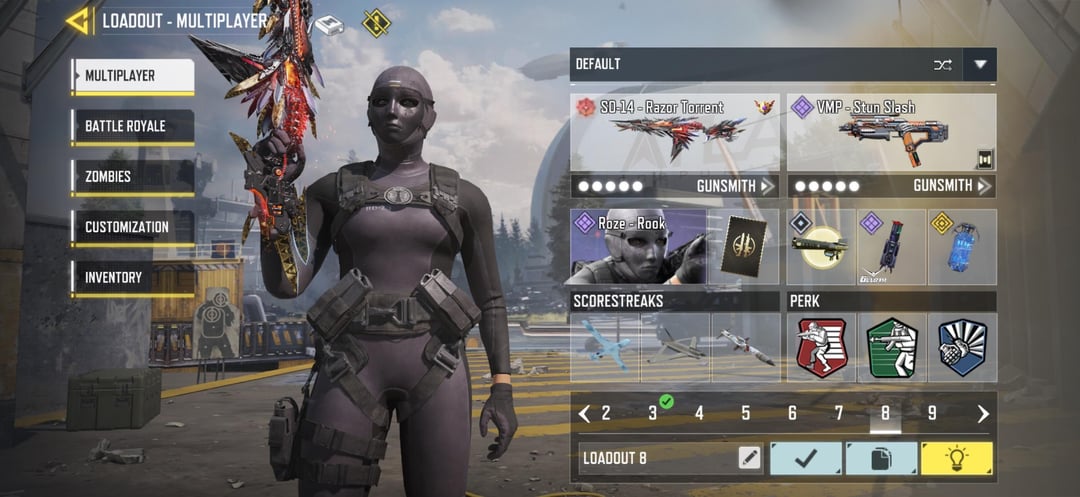The image size is (1080, 497).
Task: Select the SO-14 Razor Torrent primary weapon
Action: pyautogui.click(x=674, y=132)
